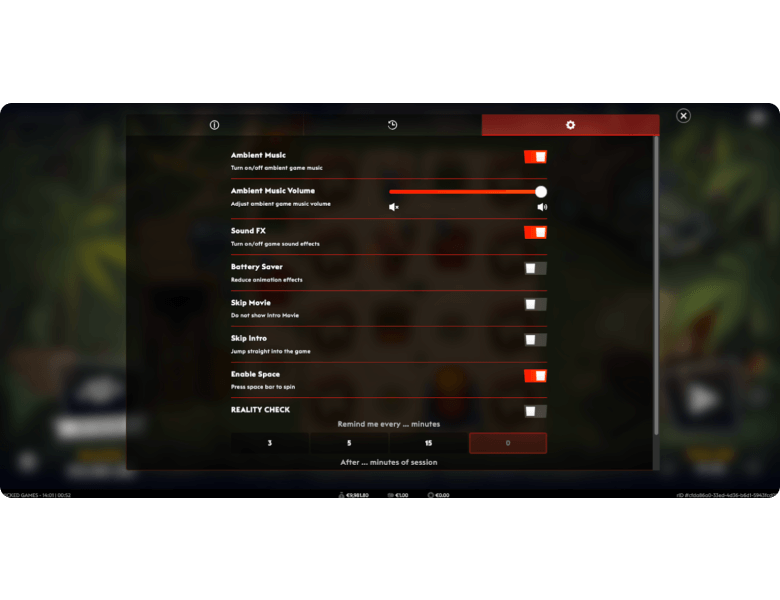Switch to the info tab
Image resolution: width=780 pixels, height=600 pixels.
pyautogui.click(x=214, y=125)
